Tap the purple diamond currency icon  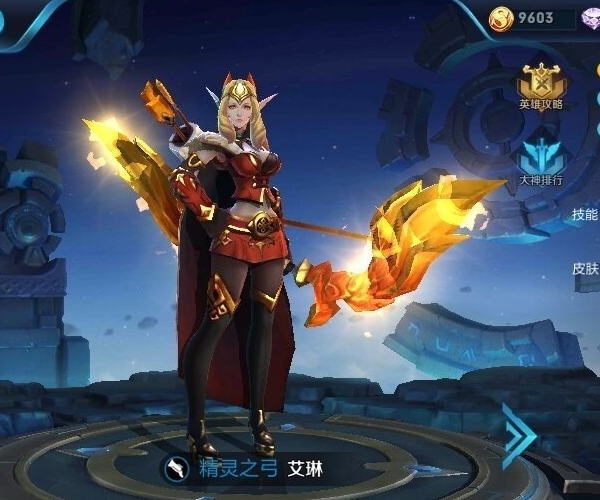click(590, 18)
